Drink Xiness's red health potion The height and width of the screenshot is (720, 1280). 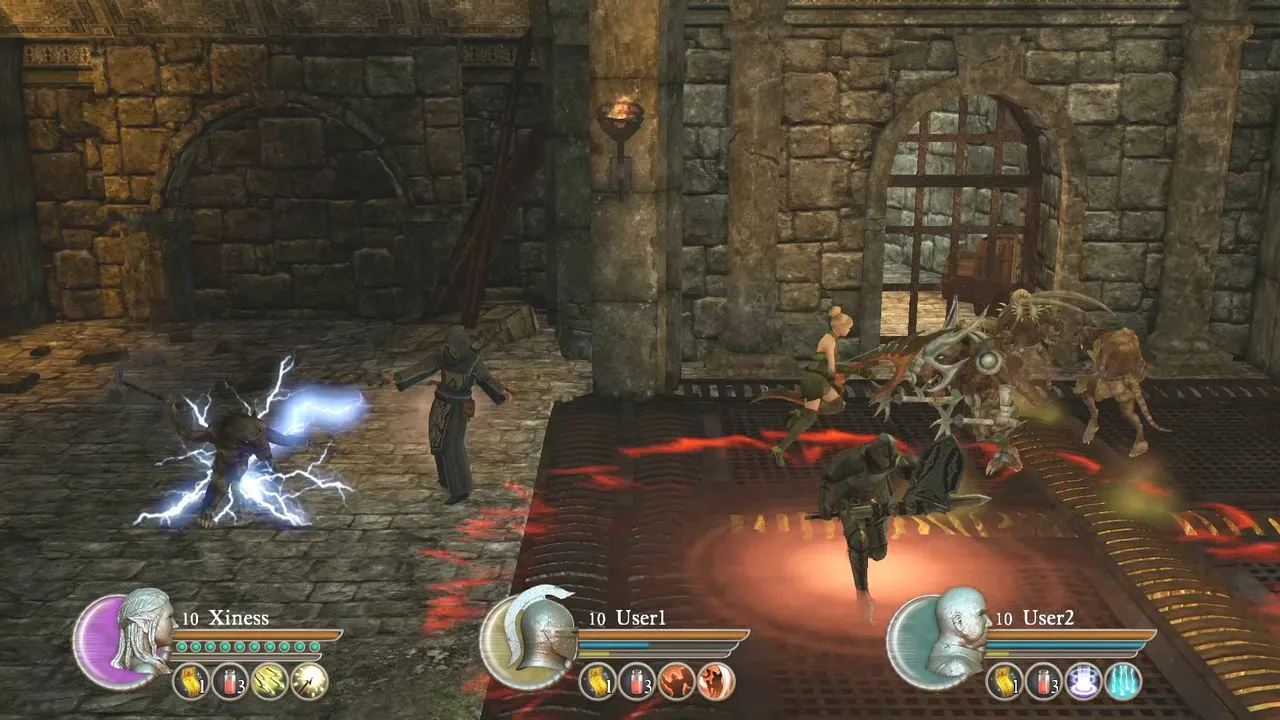(x=230, y=681)
